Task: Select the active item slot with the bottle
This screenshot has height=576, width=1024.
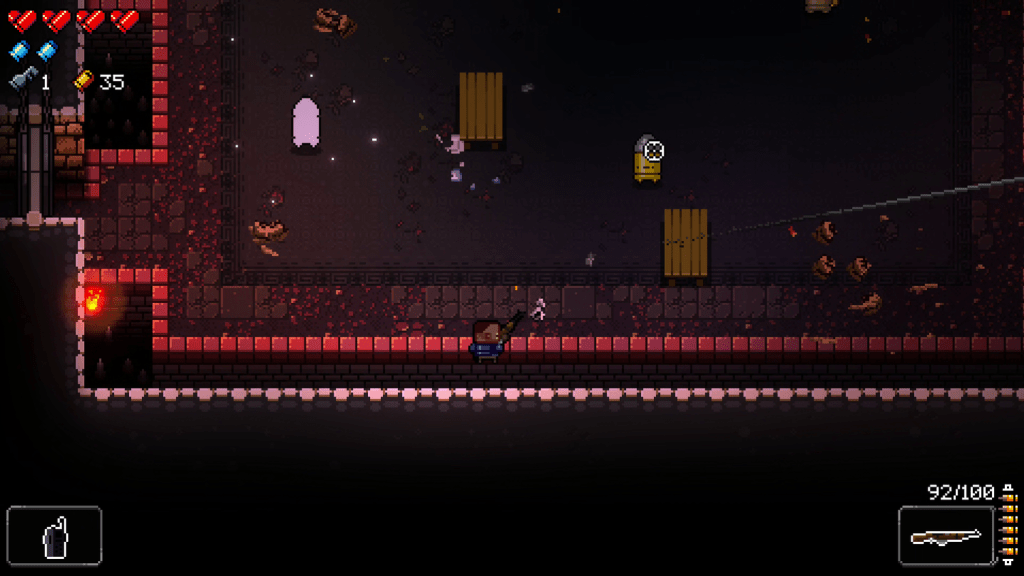Action: tap(54, 536)
